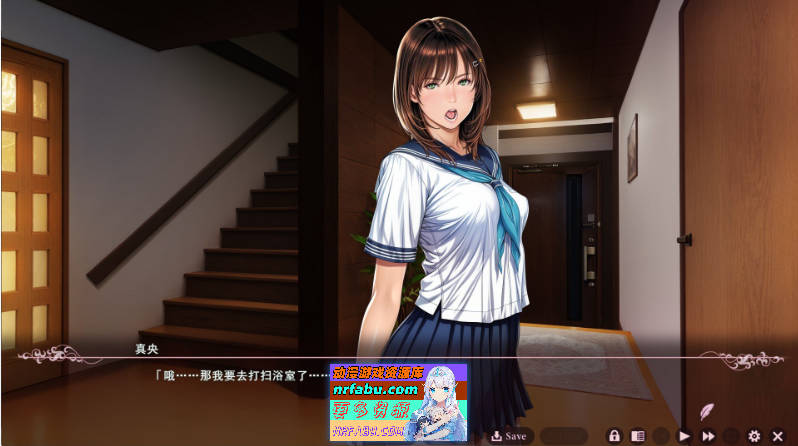Viewport: 798px width, 446px height.
Task: Activate the fast-forward skip button
Action: coord(708,436)
